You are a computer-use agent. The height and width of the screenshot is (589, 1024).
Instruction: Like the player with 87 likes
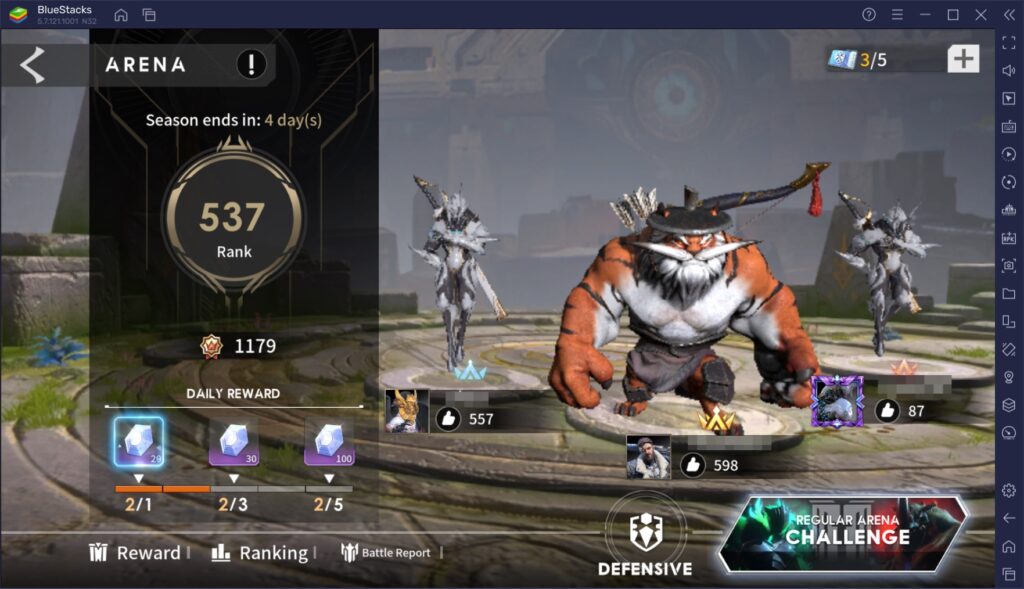click(887, 410)
